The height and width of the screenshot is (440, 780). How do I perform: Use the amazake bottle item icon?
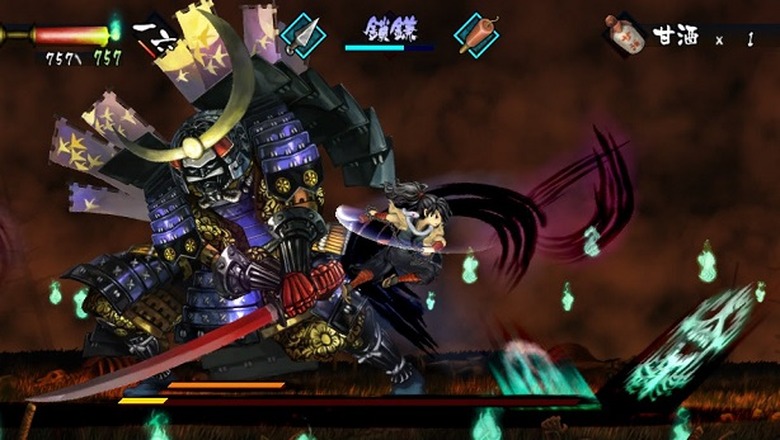click(625, 36)
